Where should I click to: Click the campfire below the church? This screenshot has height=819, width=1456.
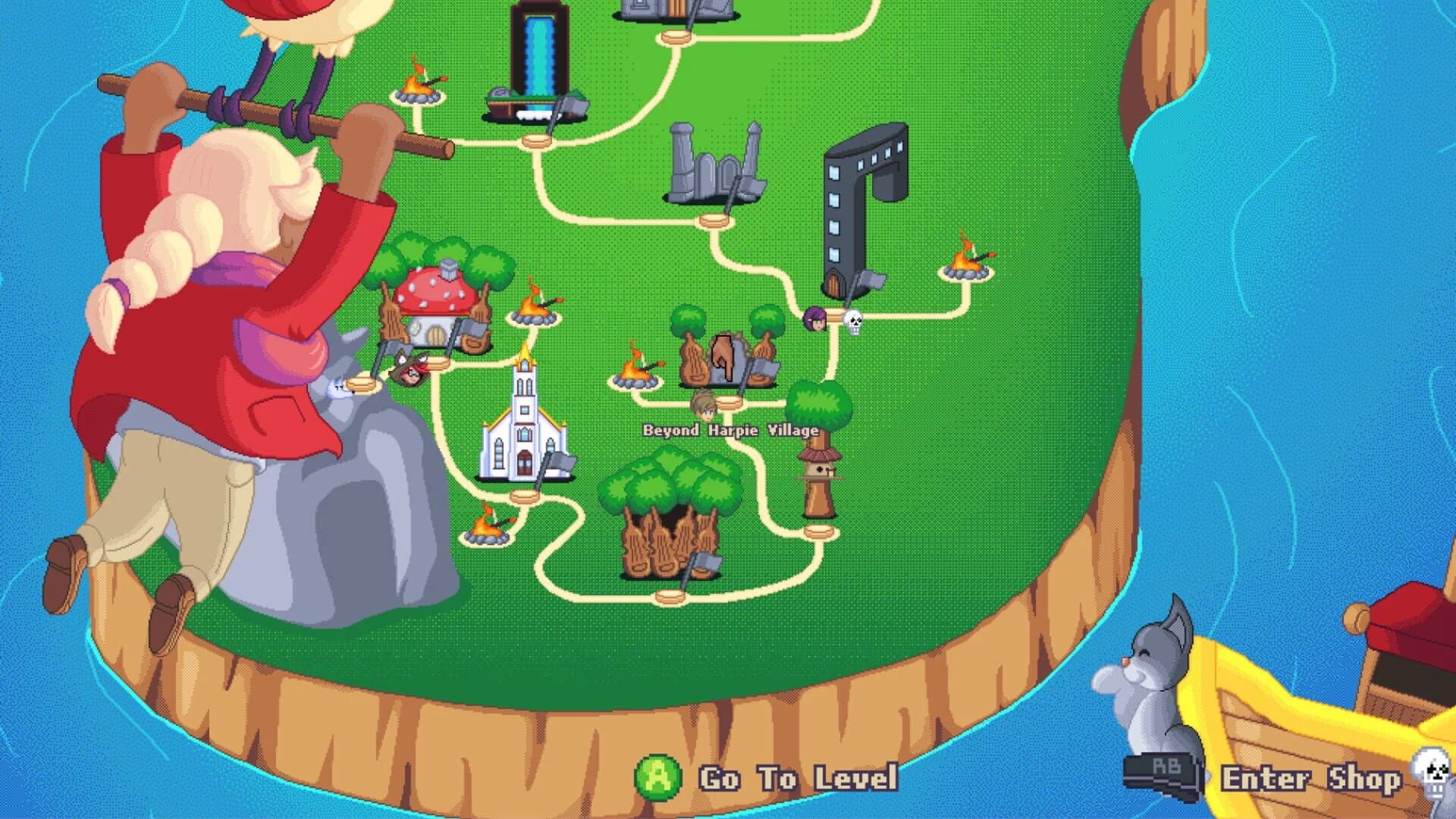point(489,527)
